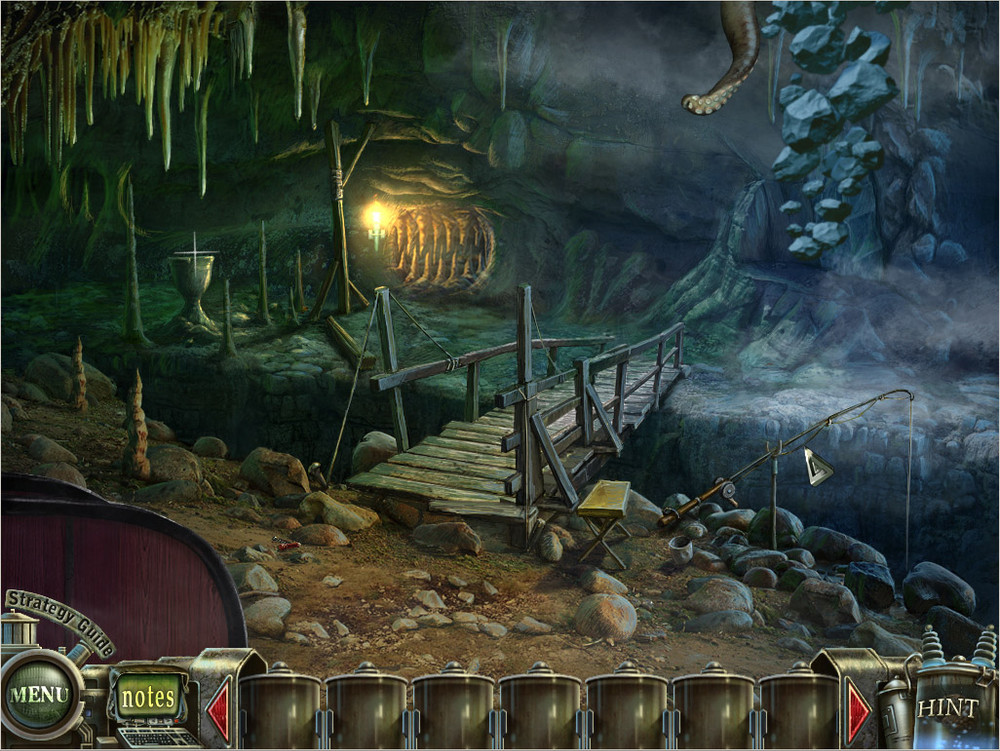Open the notes journal
The width and height of the screenshot is (1000, 751).
pyautogui.click(x=148, y=697)
